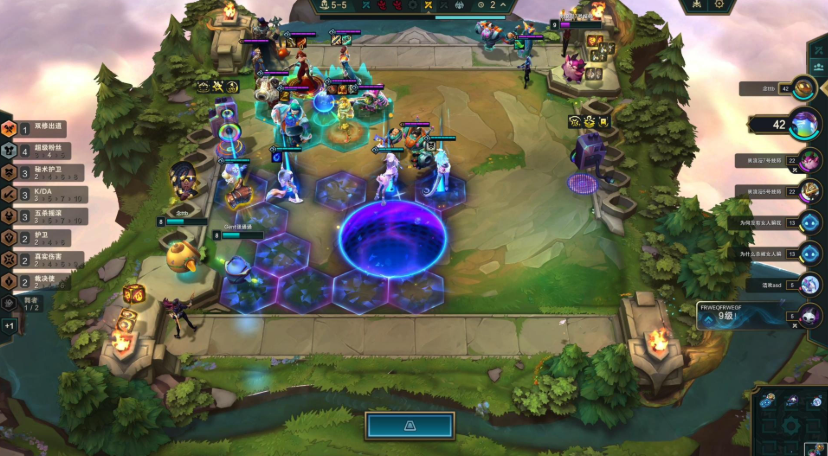Select the 真实伤害 trait entry

coord(42,259)
